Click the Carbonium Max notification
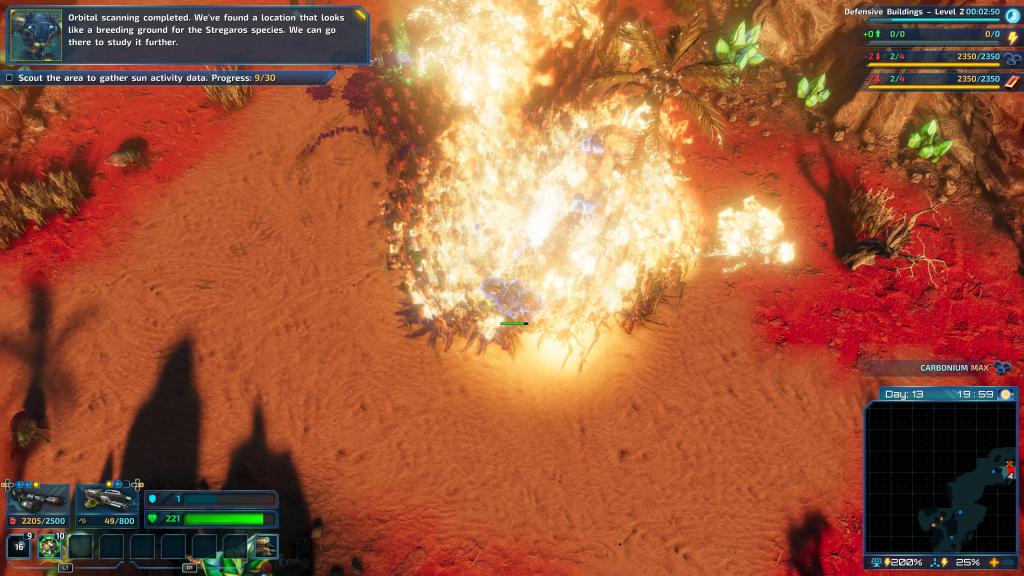The height and width of the screenshot is (576, 1024). (953, 368)
